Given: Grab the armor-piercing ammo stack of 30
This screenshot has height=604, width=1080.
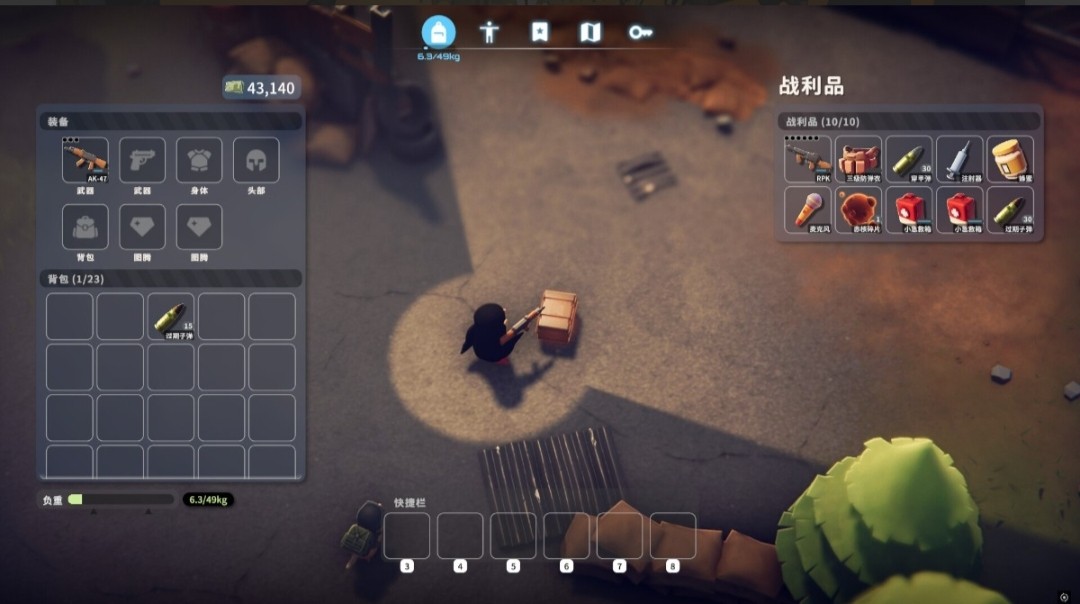Looking at the screenshot, I should [909, 159].
